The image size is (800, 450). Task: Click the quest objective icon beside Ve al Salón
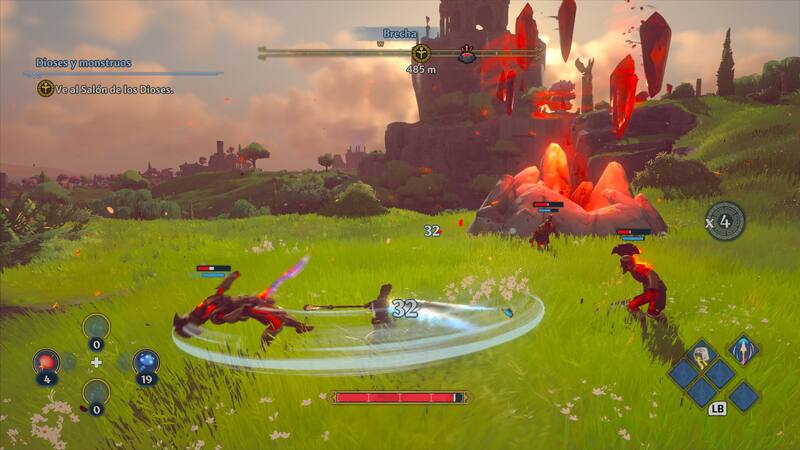point(45,89)
